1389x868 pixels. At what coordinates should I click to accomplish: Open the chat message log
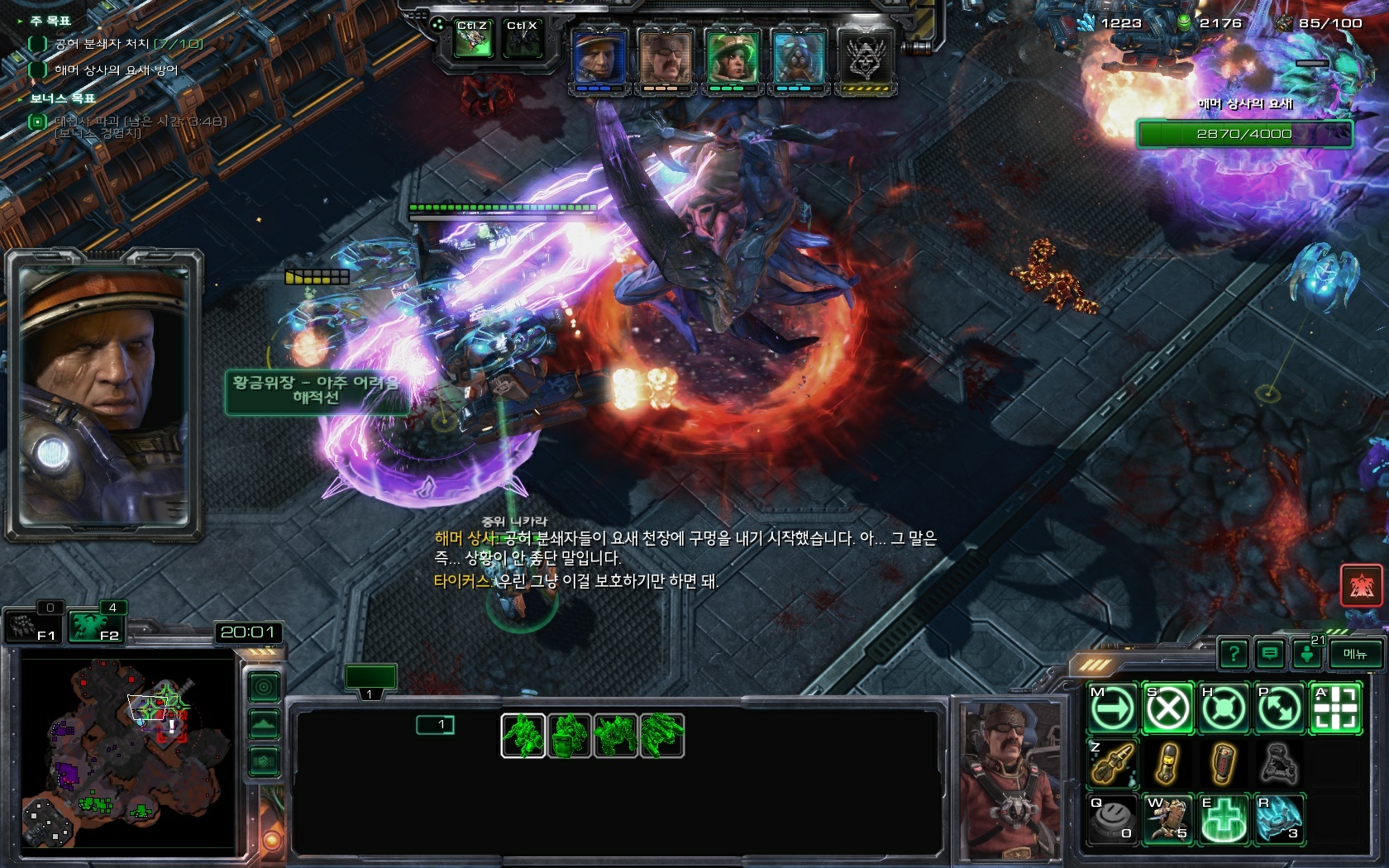point(1270,654)
